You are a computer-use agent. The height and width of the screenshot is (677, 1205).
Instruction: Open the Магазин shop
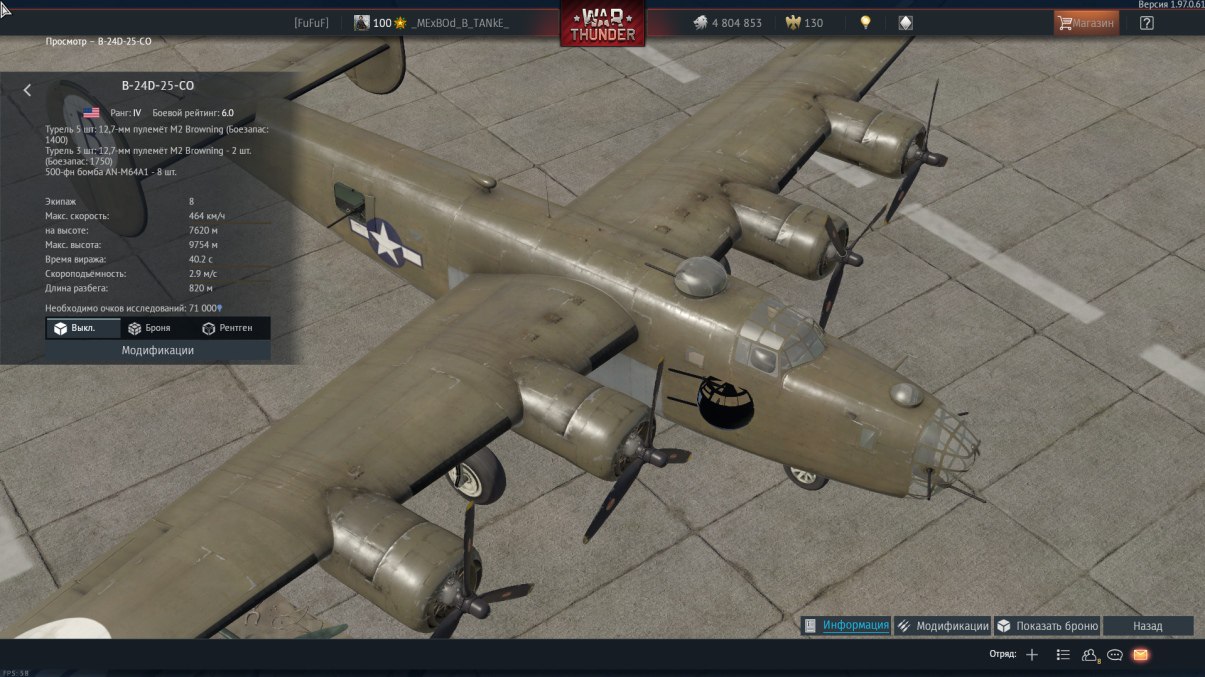1086,23
